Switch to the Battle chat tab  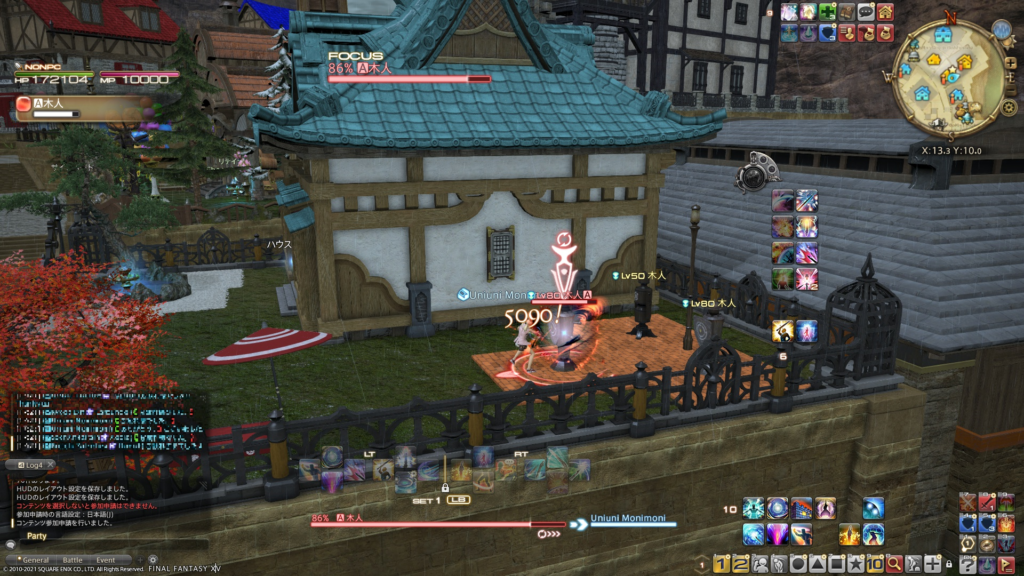(72, 560)
